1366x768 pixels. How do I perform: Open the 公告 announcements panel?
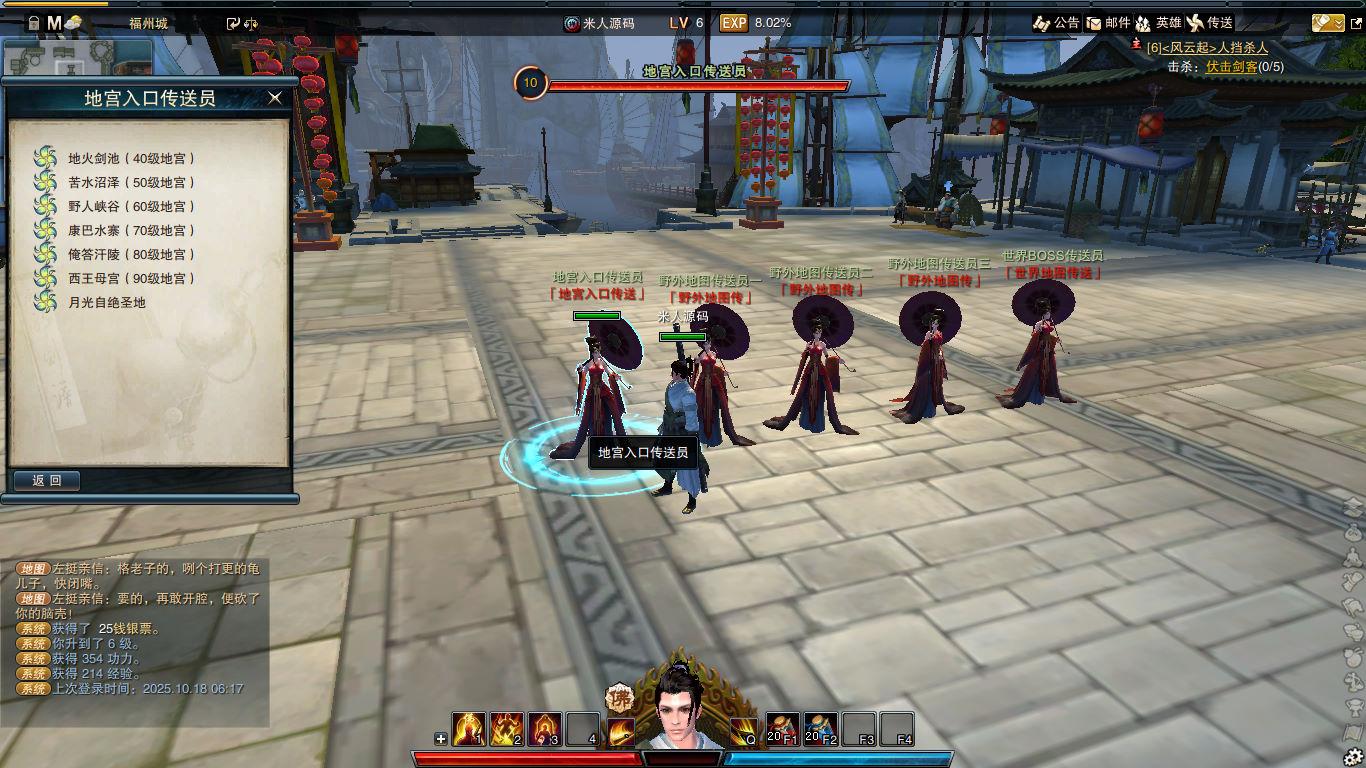(1056, 23)
